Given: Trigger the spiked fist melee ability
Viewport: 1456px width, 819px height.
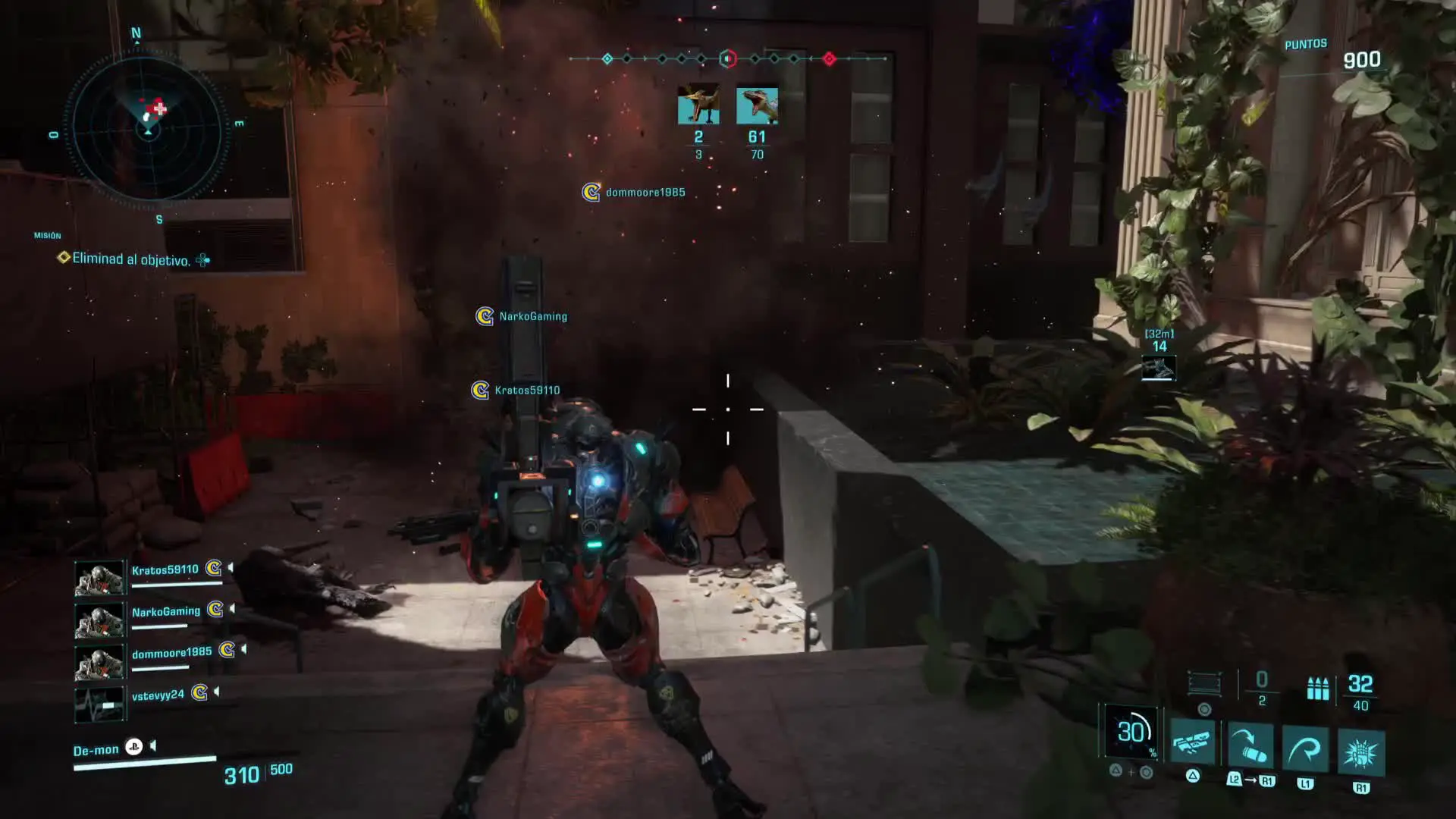Looking at the screenshot, I should [1361, 752].
